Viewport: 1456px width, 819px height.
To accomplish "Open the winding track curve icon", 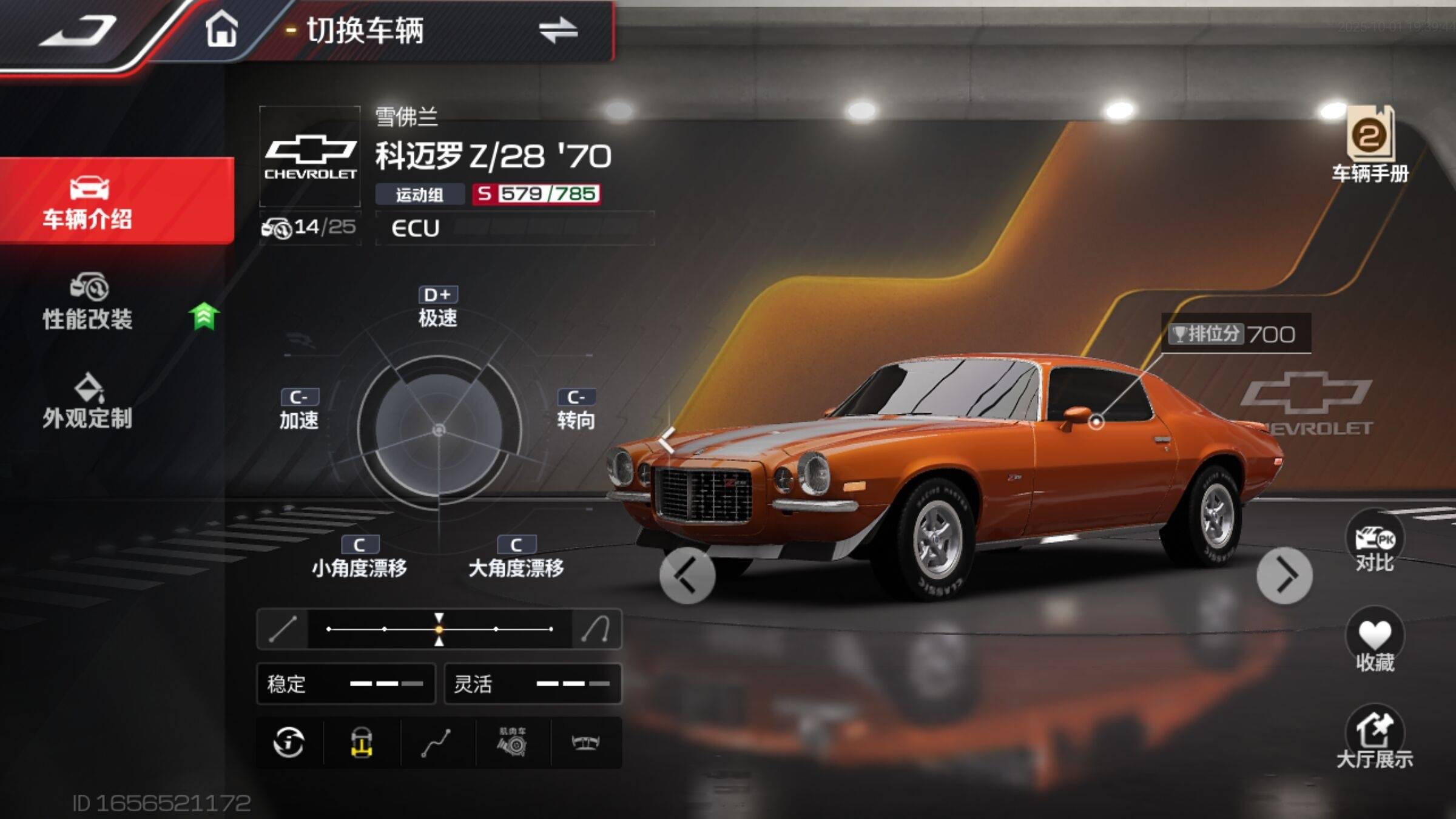I will click(437, 743).
